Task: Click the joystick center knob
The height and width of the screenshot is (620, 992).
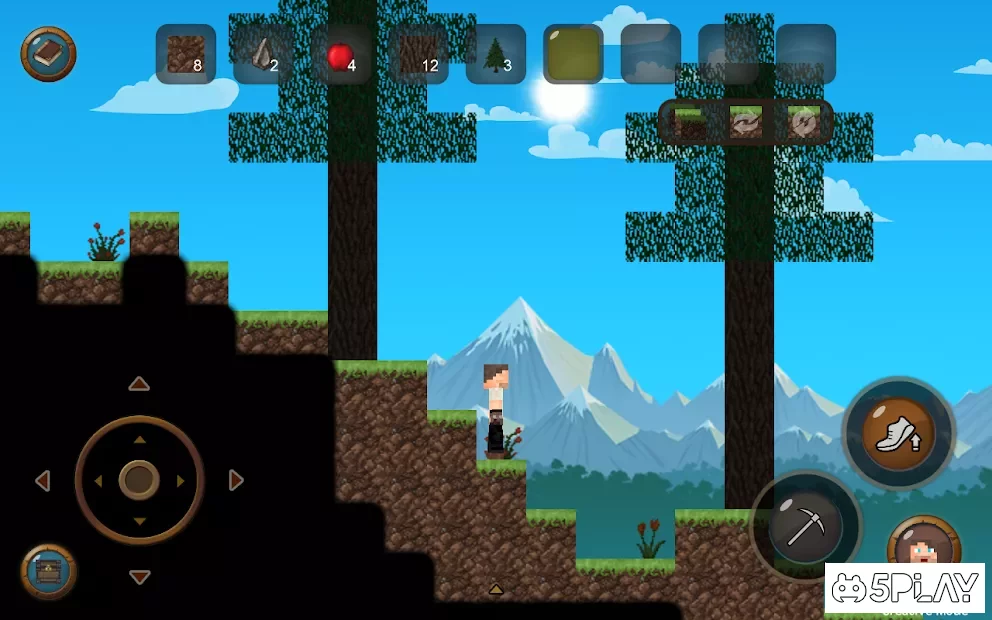Action: pos(139,480)
